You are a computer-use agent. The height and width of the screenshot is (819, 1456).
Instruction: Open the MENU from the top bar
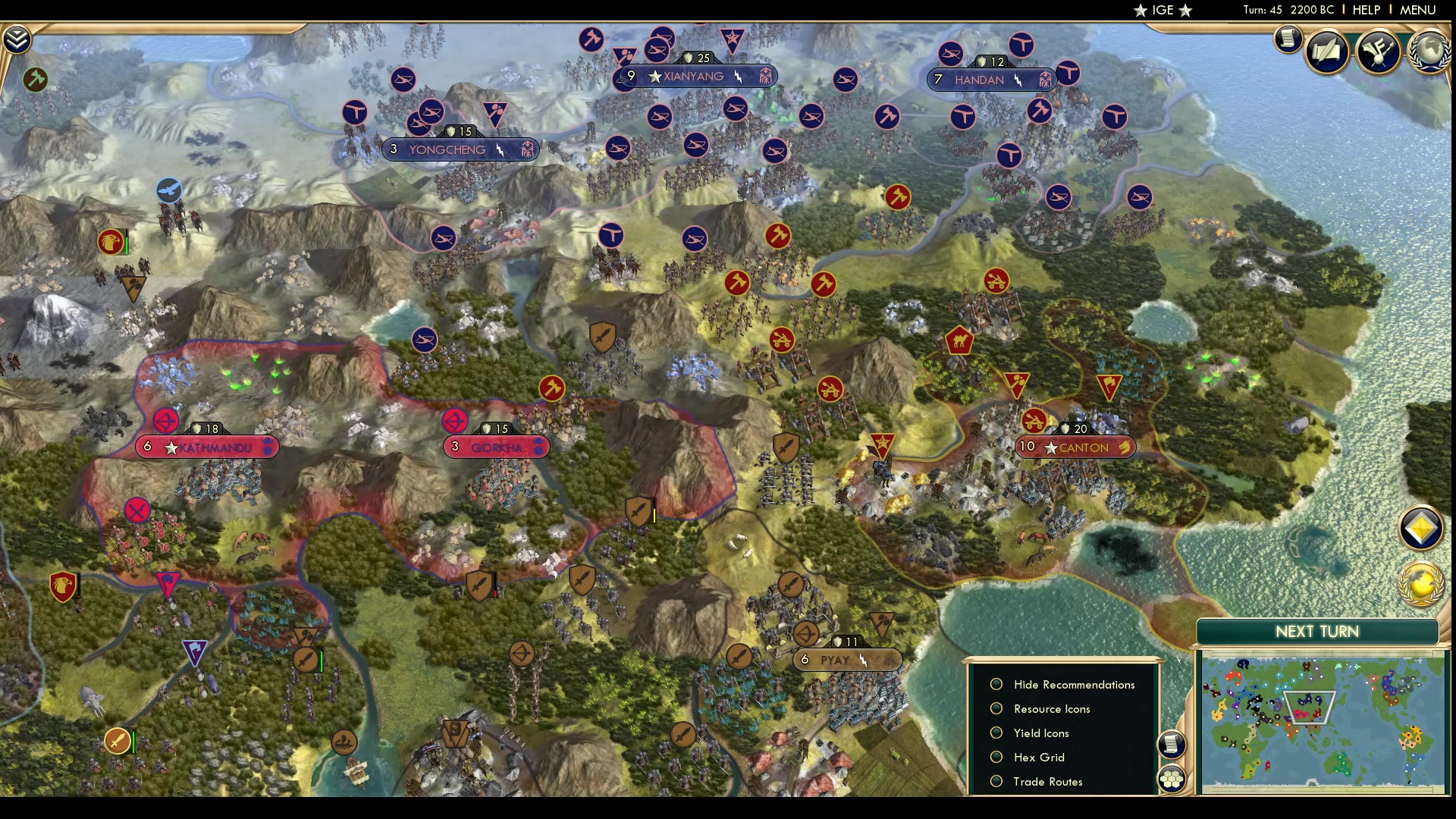[1417, 10]
